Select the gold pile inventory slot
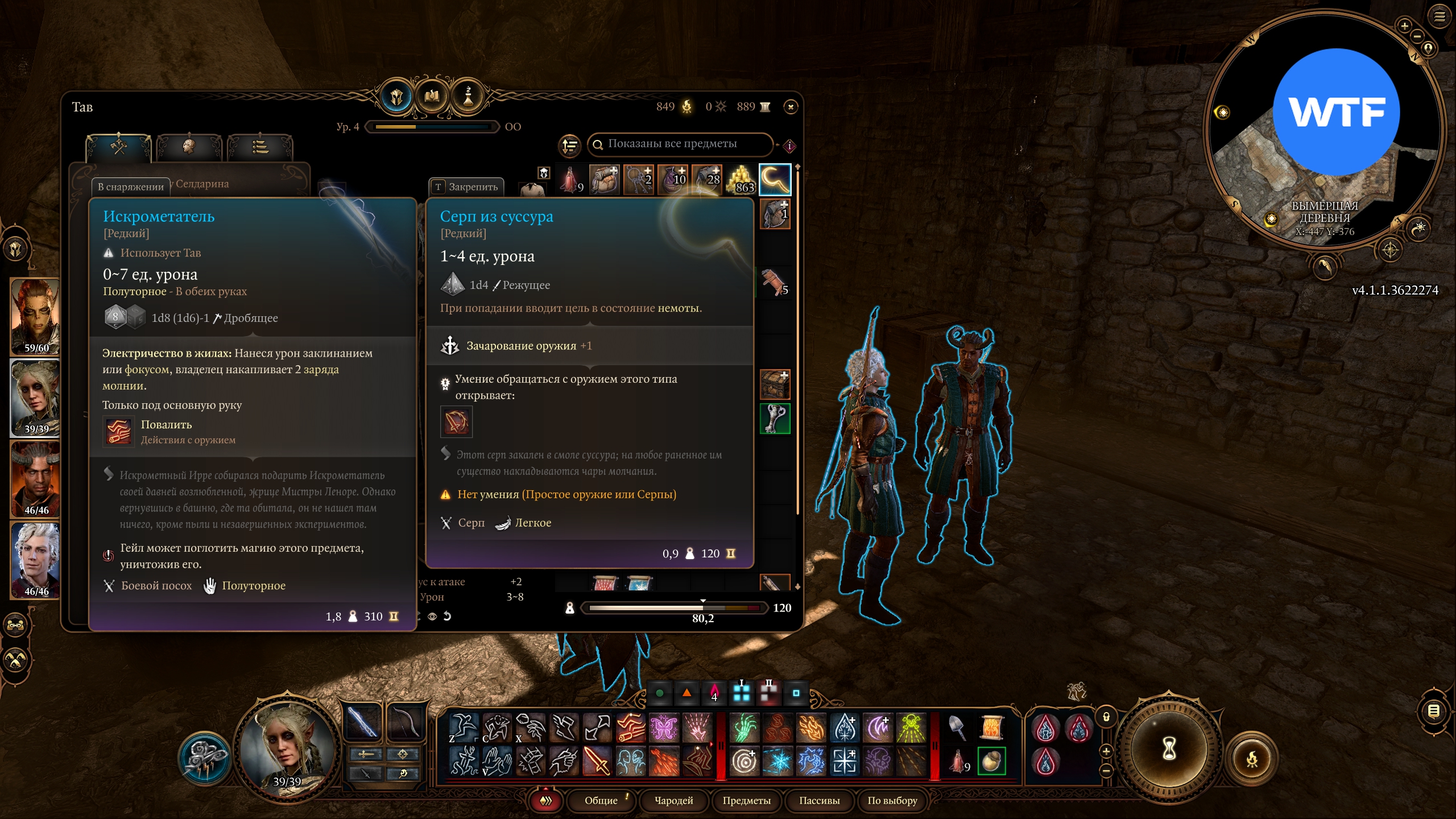 (741, 179)
